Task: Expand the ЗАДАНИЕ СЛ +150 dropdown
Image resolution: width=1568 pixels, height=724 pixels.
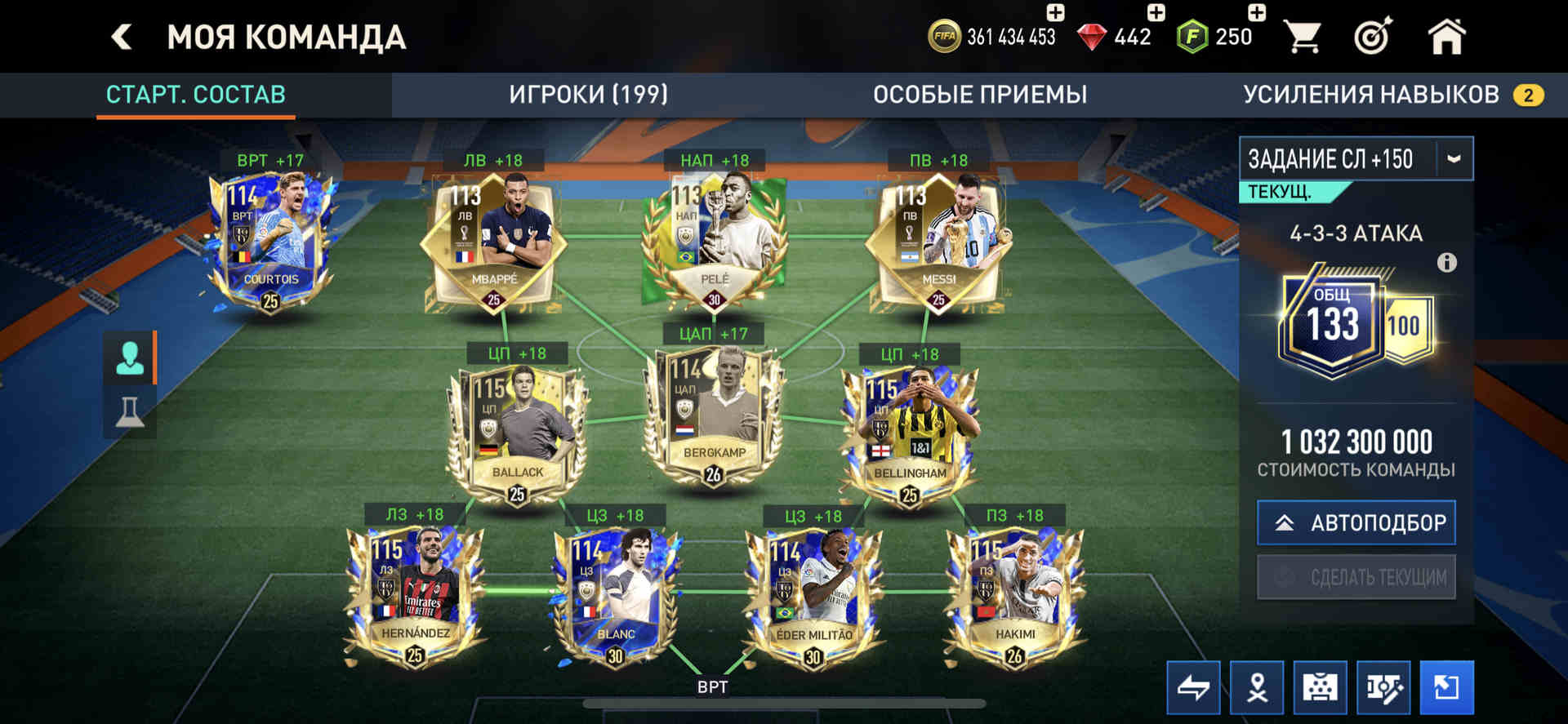Action: [1454, 158]
